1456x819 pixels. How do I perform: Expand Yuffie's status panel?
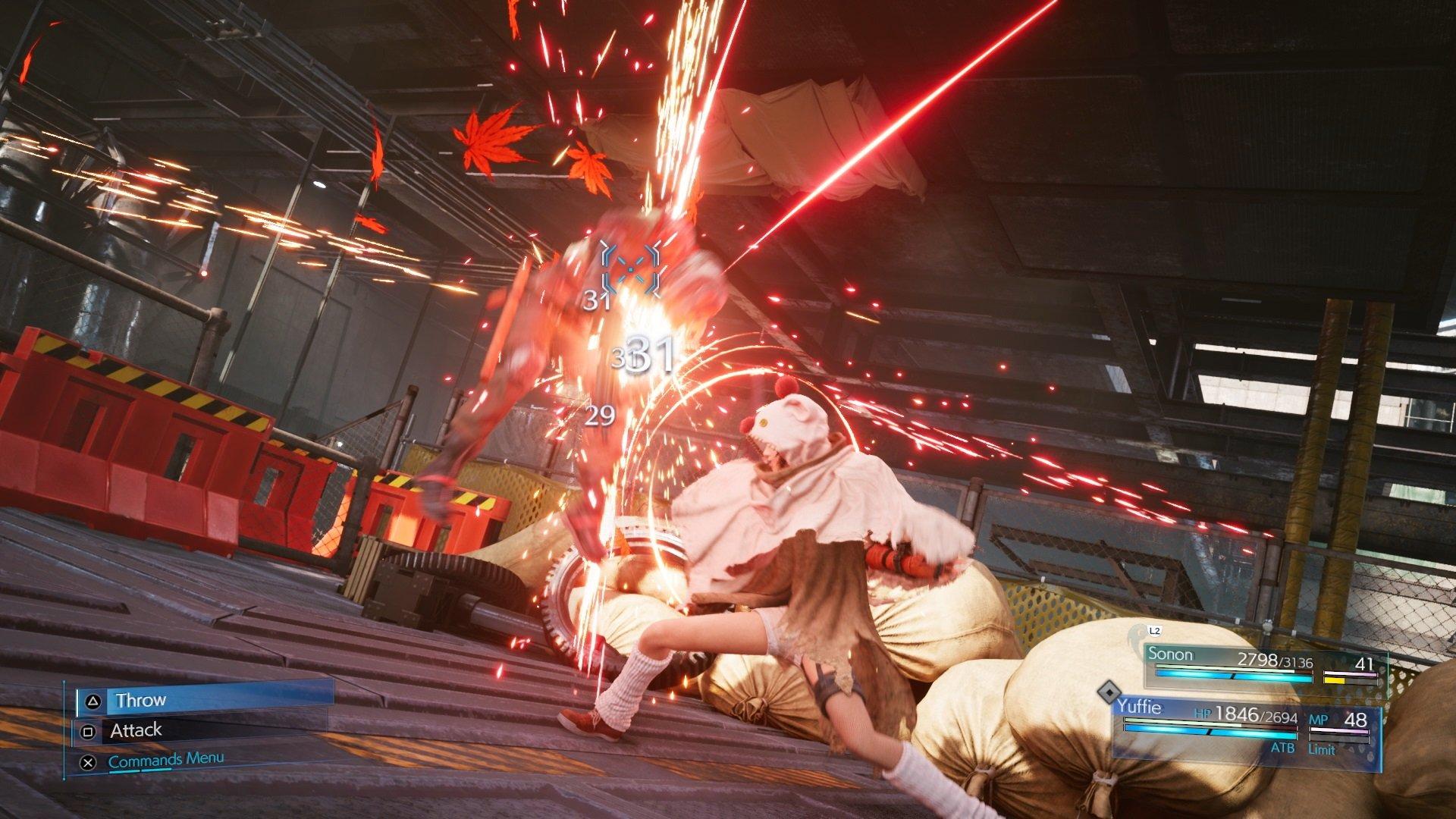pos(1251,728)
